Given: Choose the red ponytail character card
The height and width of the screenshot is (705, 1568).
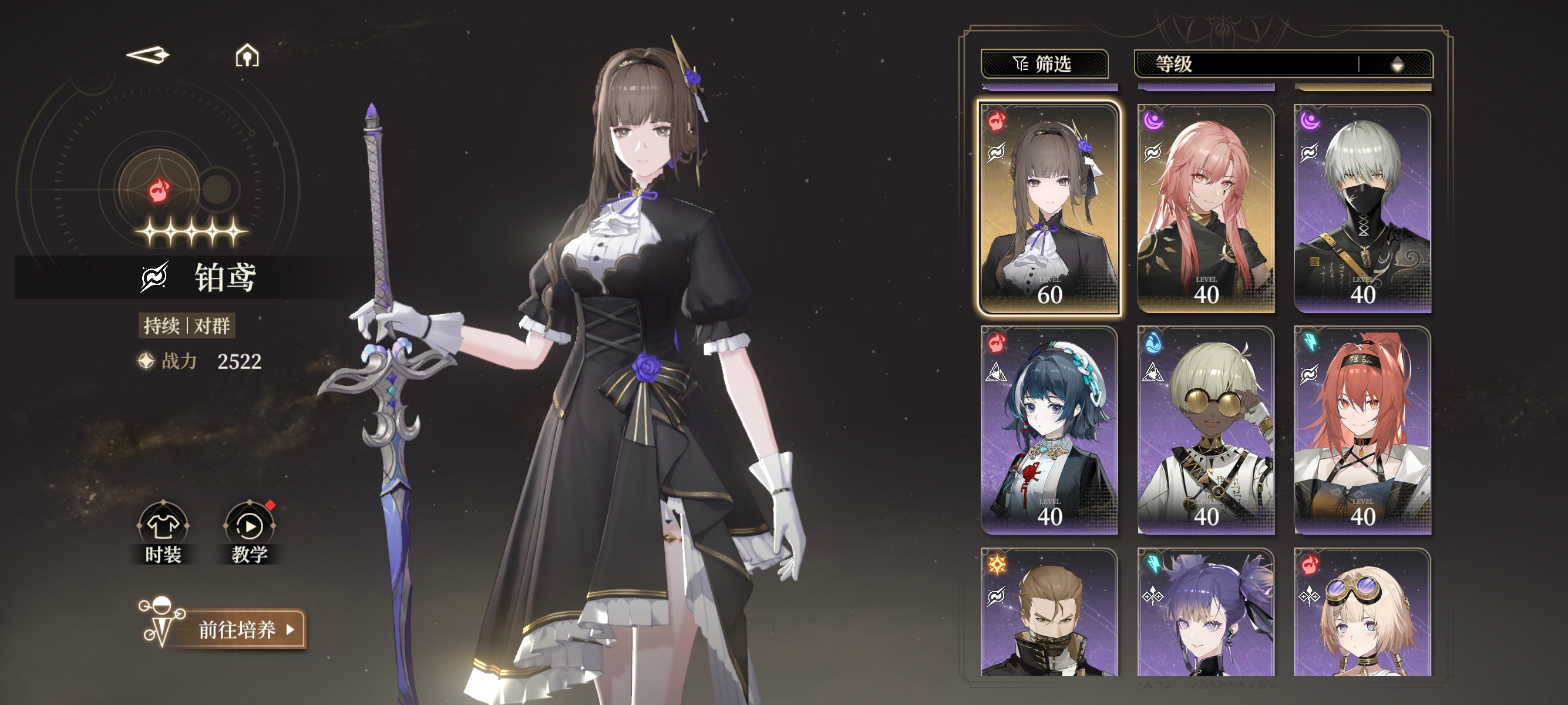Looking at the screenshot, I should (1362, 430).
